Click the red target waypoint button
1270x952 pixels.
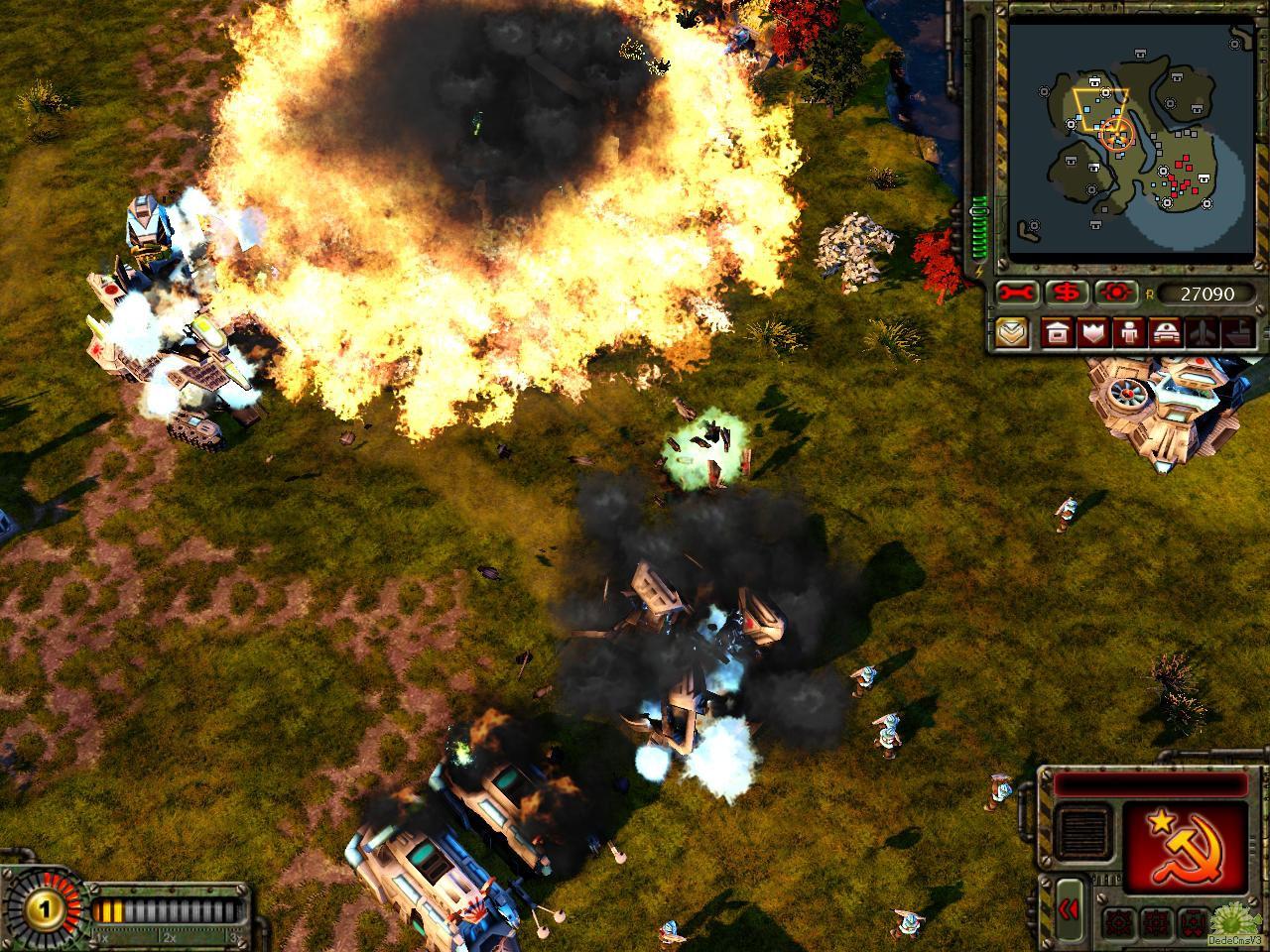[1115, 294]
